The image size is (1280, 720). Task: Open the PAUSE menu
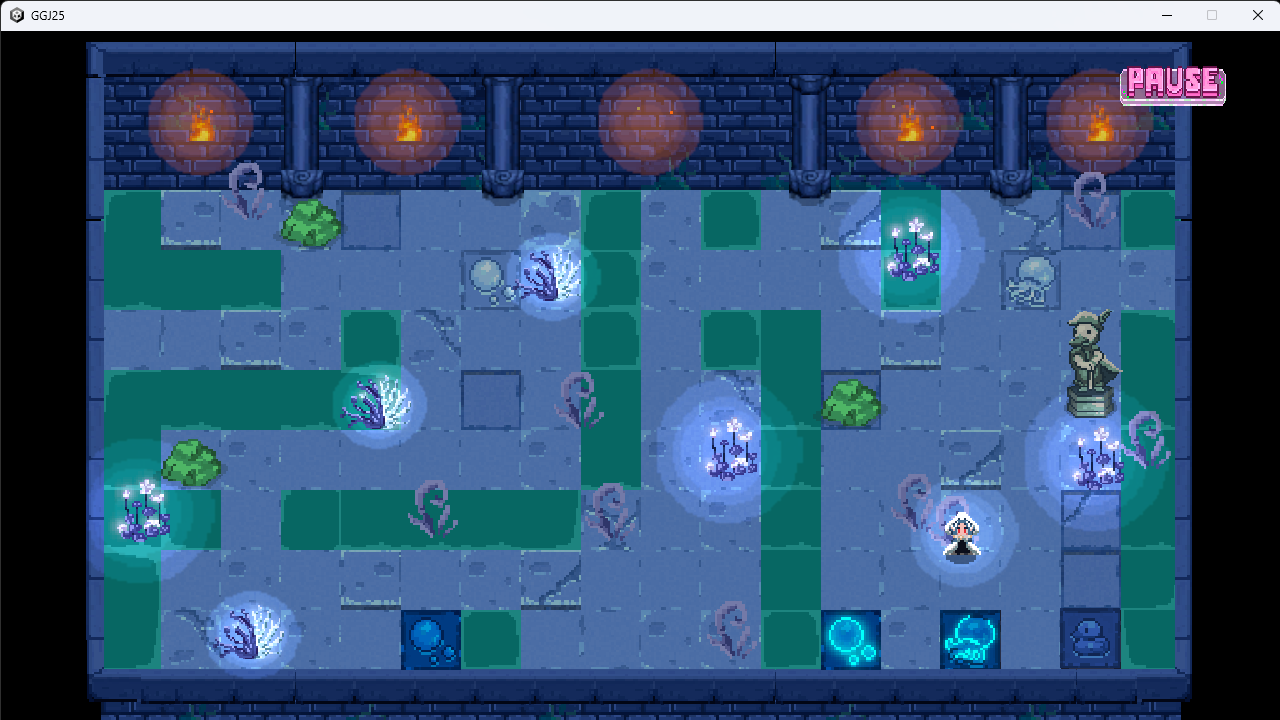pyautogui.click(x=1172, y=84)
